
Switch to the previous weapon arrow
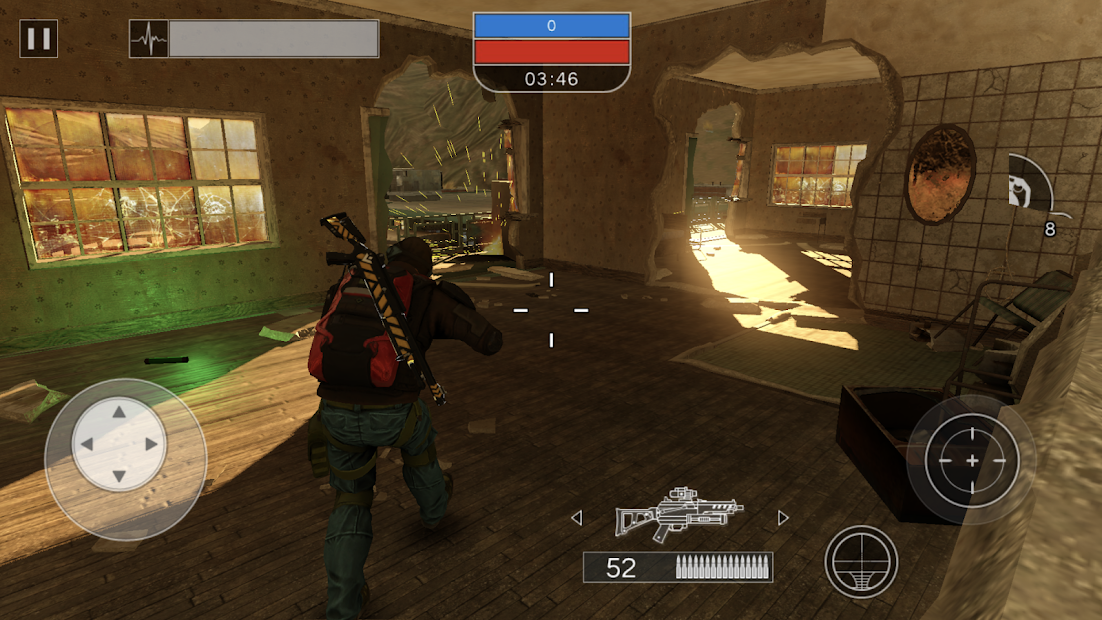pyautogui.click(x=576, y=518)
